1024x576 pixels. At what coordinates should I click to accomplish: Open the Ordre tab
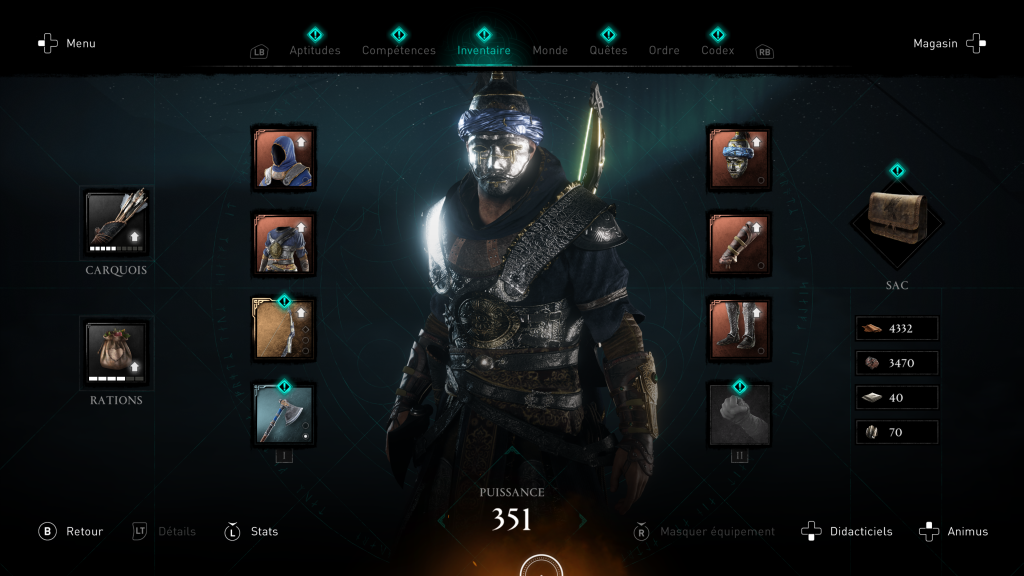tap(664, 50)
